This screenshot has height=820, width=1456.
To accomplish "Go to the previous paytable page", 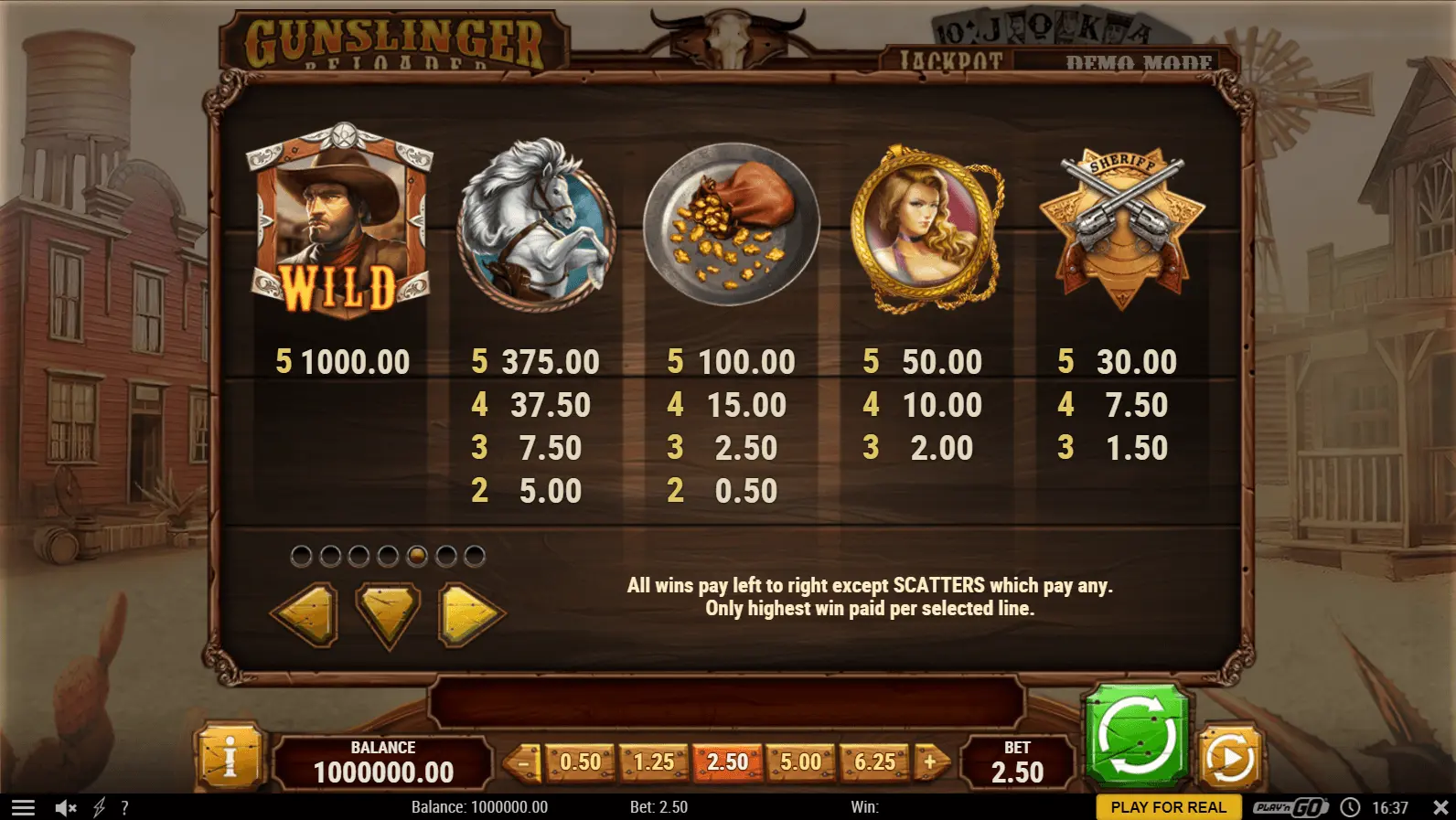I will coord(305,613).
